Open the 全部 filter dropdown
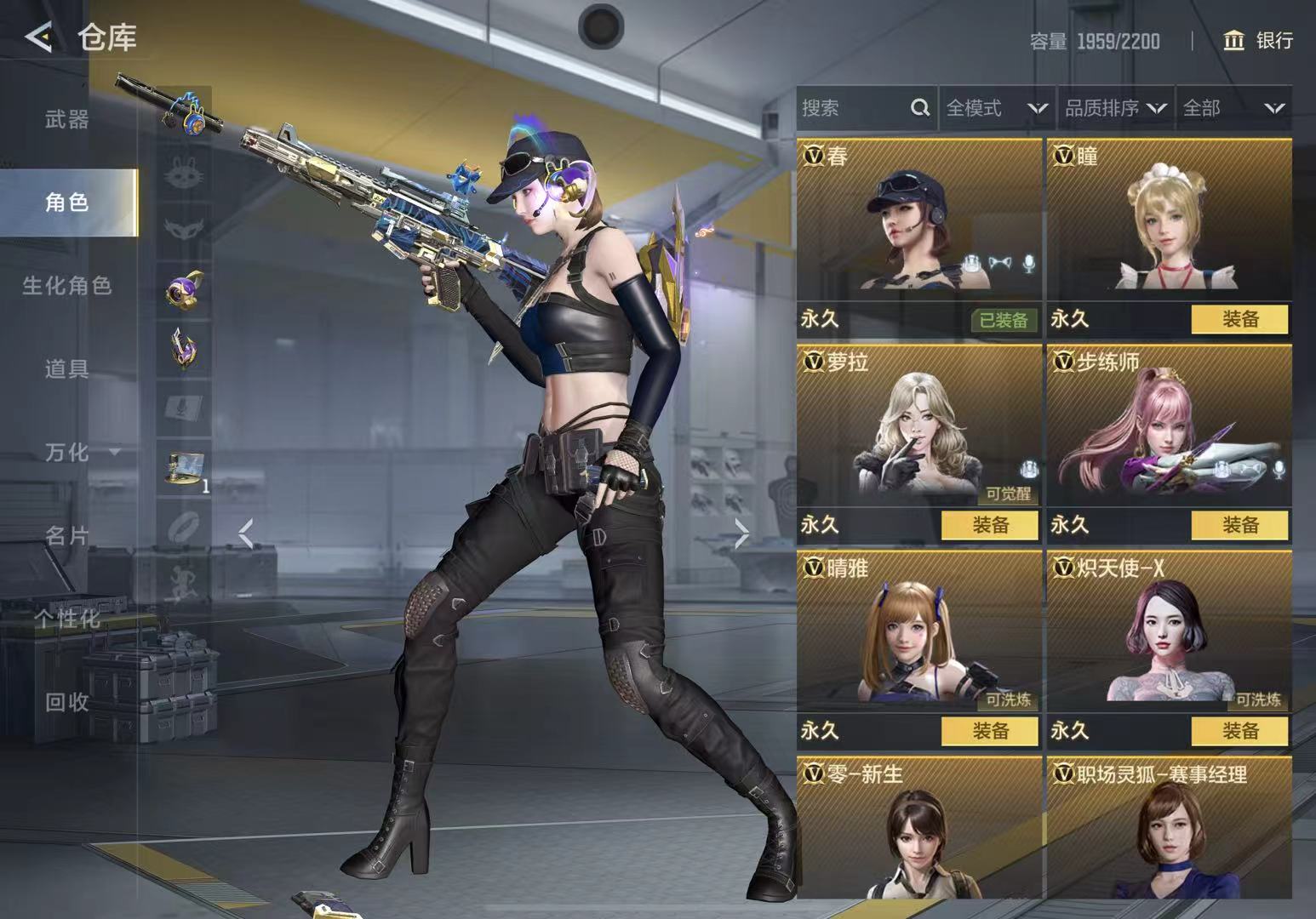The height and width of the screenshot is (919, 1316). pos(1233,109)
